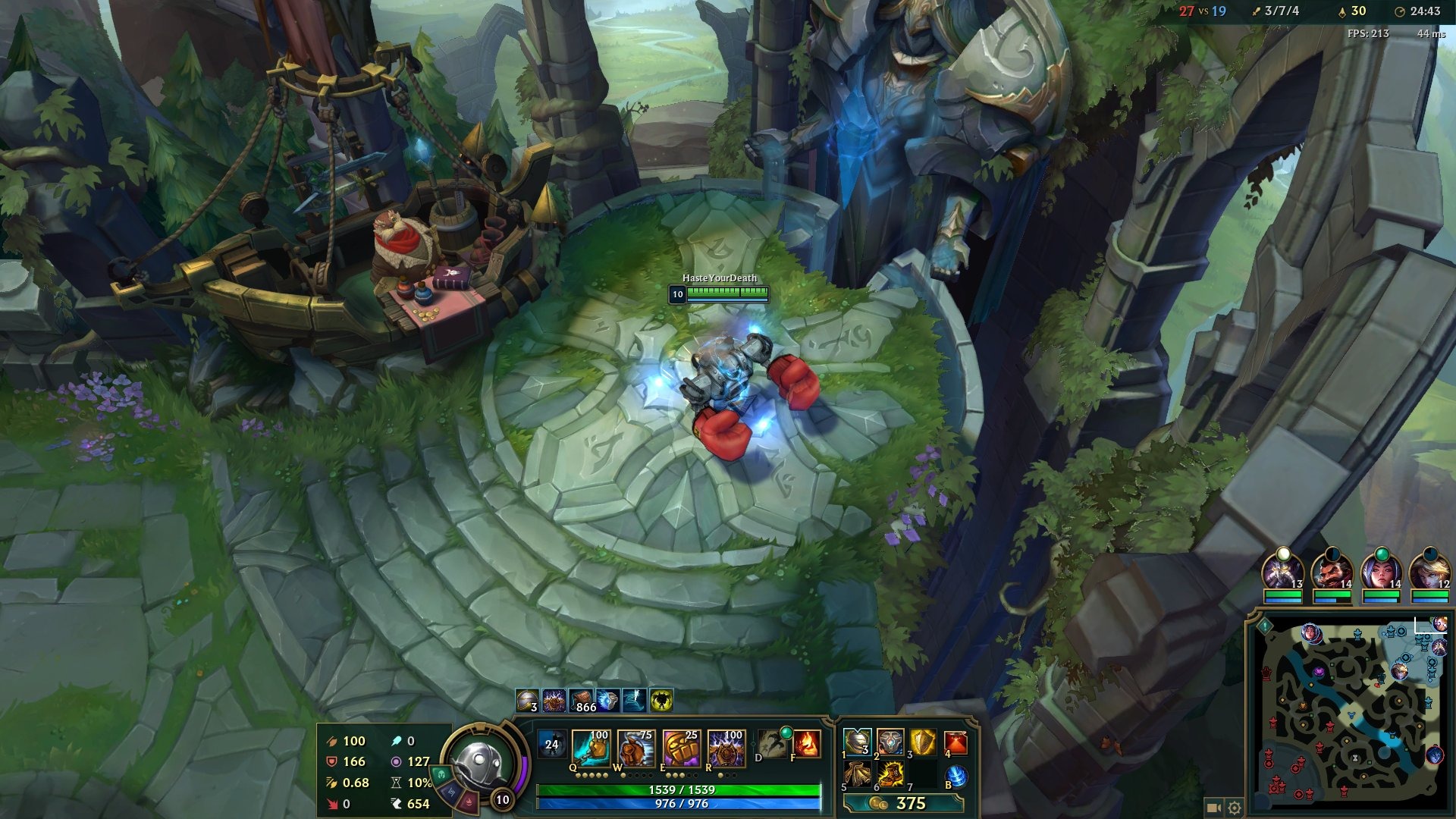1456x819 pixels.
Task: Select the Ghost summoner spell icon
Action: [x=772, y=744]
